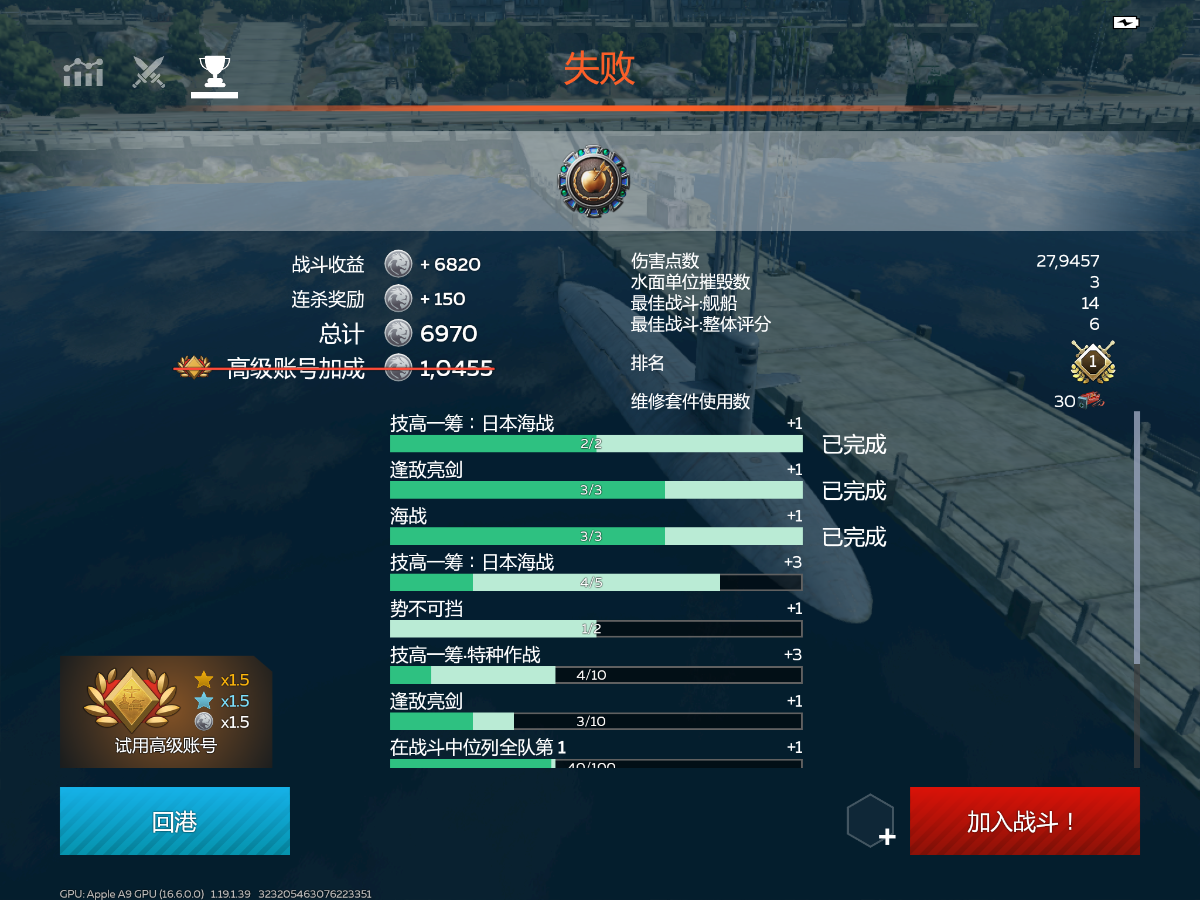1200x900 pixels.
Task: Open the statistics chart tab
Action: [83, 72]
